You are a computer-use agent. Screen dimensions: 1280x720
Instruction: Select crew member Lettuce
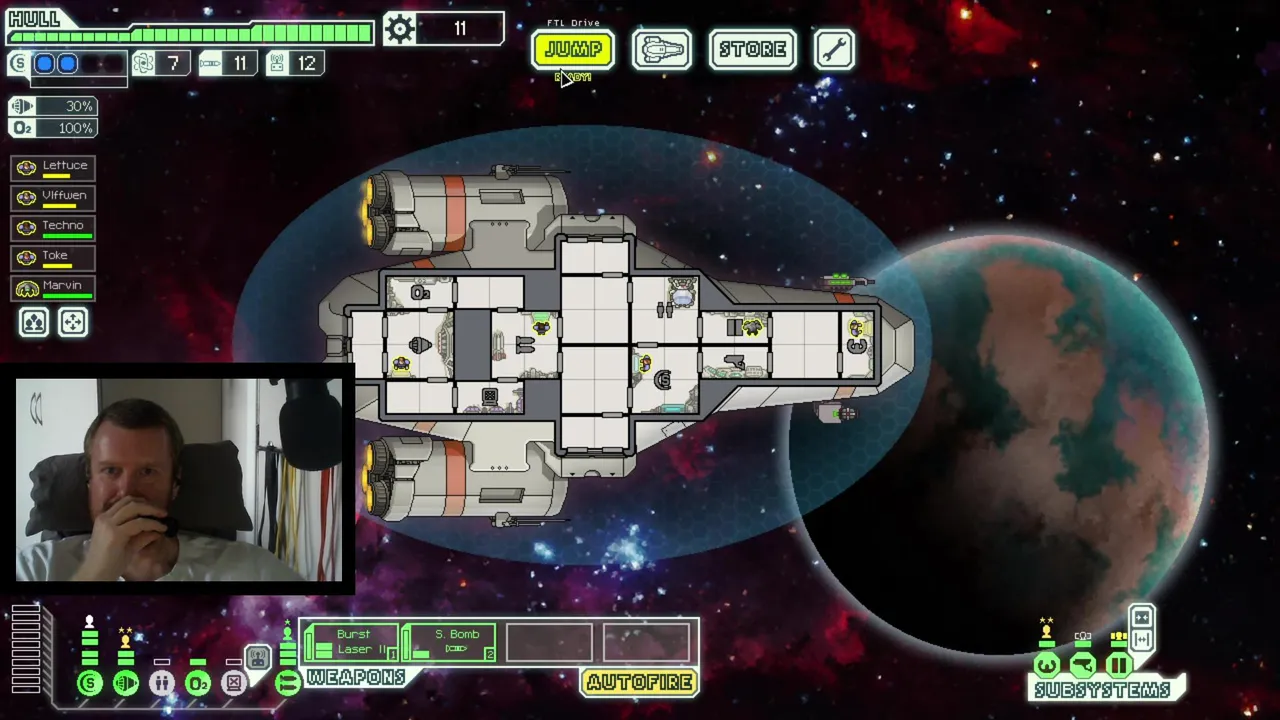coord(54,168)
